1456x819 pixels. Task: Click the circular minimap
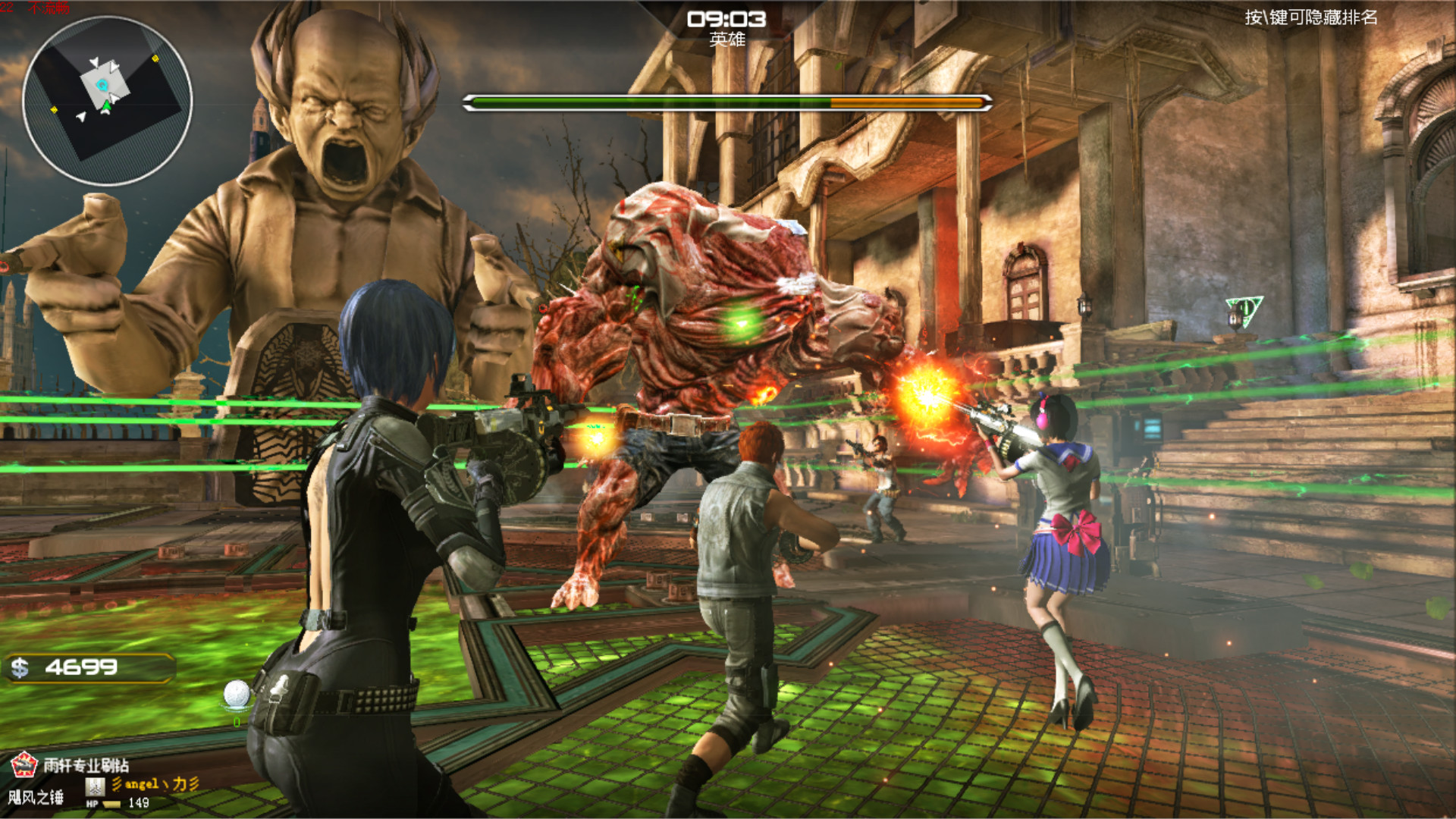pyautogui.click(x=107, y=101)
